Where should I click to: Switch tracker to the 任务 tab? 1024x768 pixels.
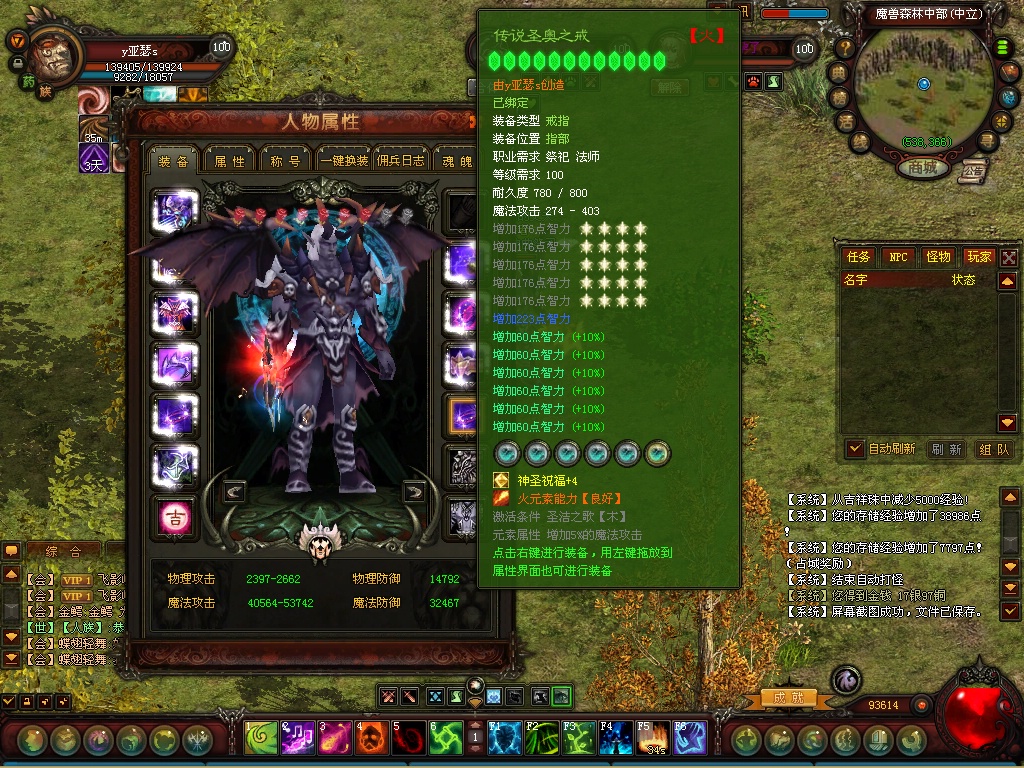pyautogui.click(x=859, y=257)
